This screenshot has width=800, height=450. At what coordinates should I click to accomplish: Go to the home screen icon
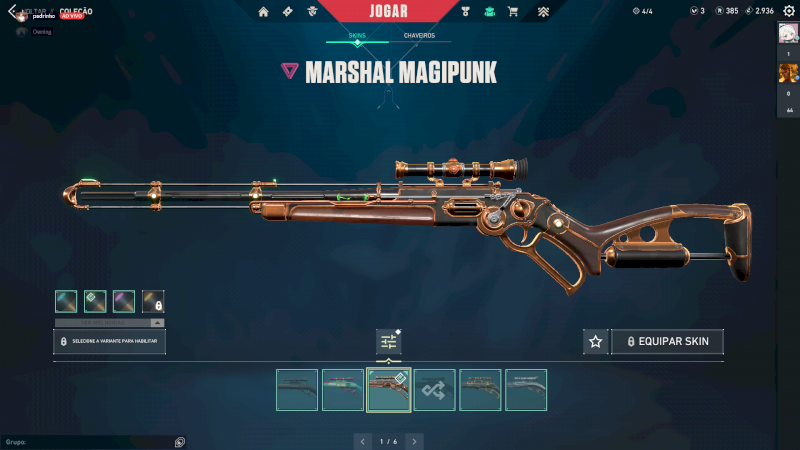pos(264,12)
